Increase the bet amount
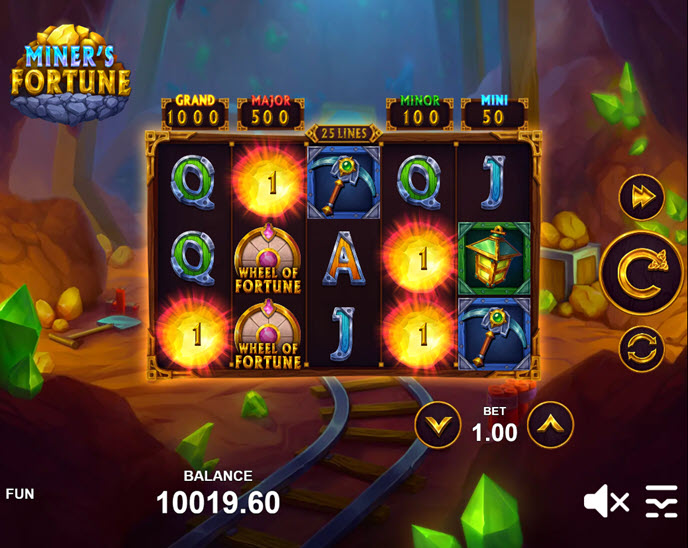 click(550, 425)
